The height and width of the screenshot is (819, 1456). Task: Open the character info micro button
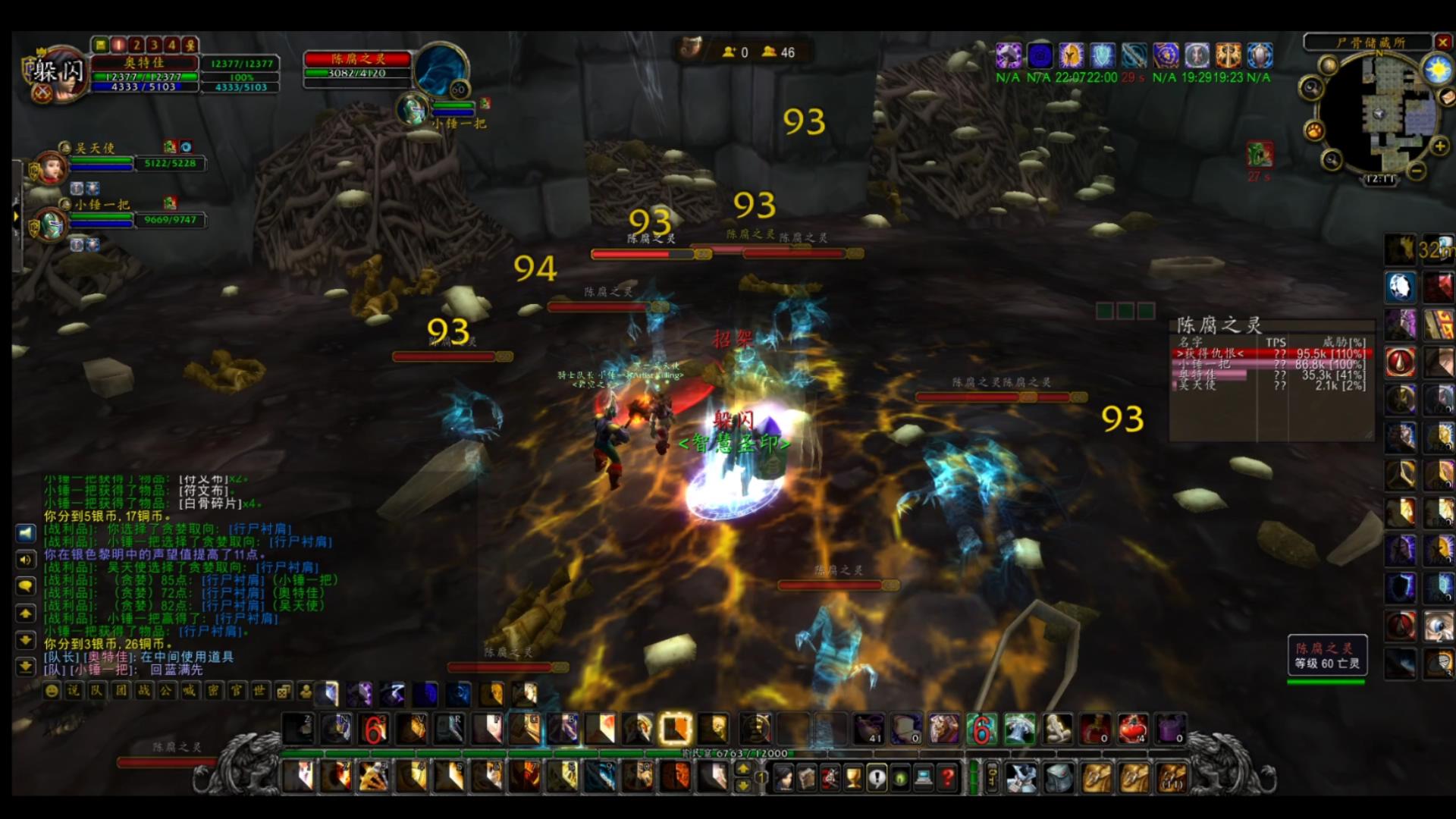(783, 777)
